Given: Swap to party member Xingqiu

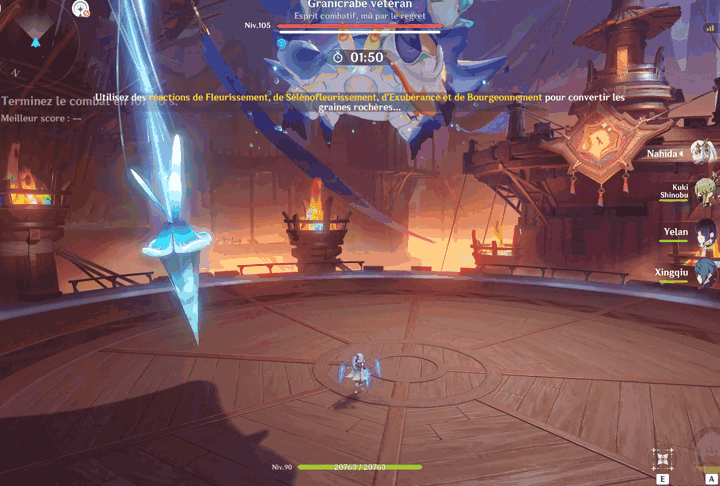Looking at the screenshot, I should click(x=704, y=270).
